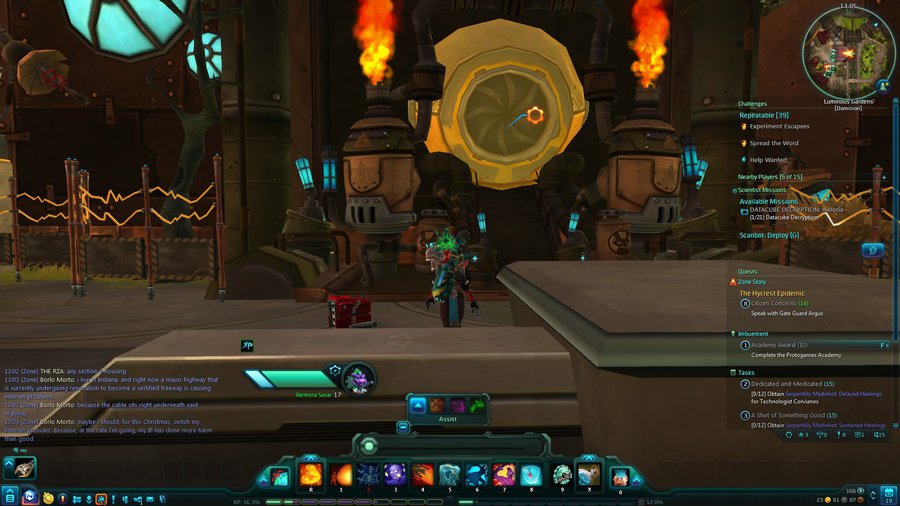The image size is (900, 506).
Task: Deploy the Scanbot
Action: tap(769, 235)
